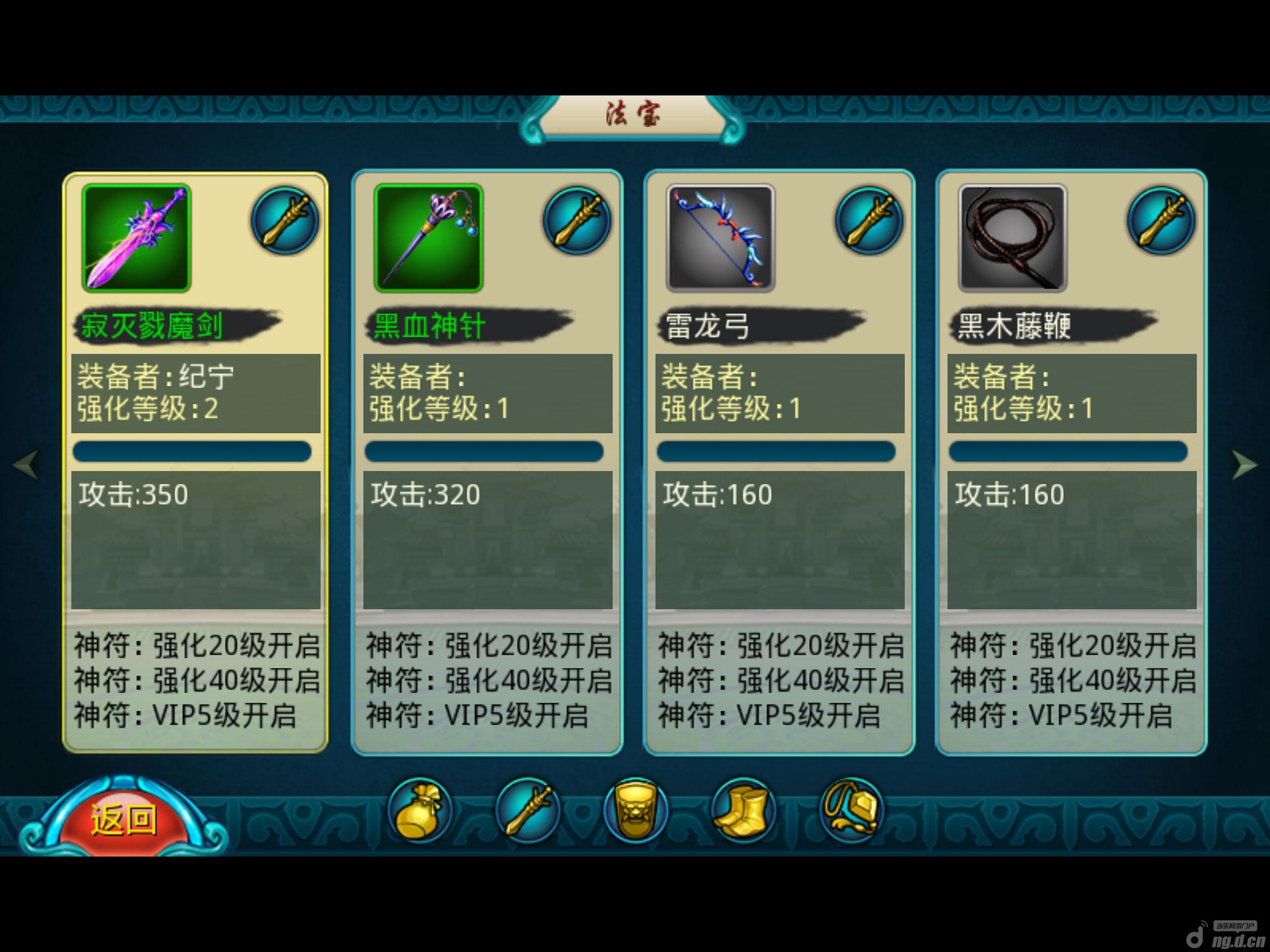Image resolution: width=1270 pixels, height=952 pixels.
Task: Tap the red 返回 back button
Action: pos(123,819)
